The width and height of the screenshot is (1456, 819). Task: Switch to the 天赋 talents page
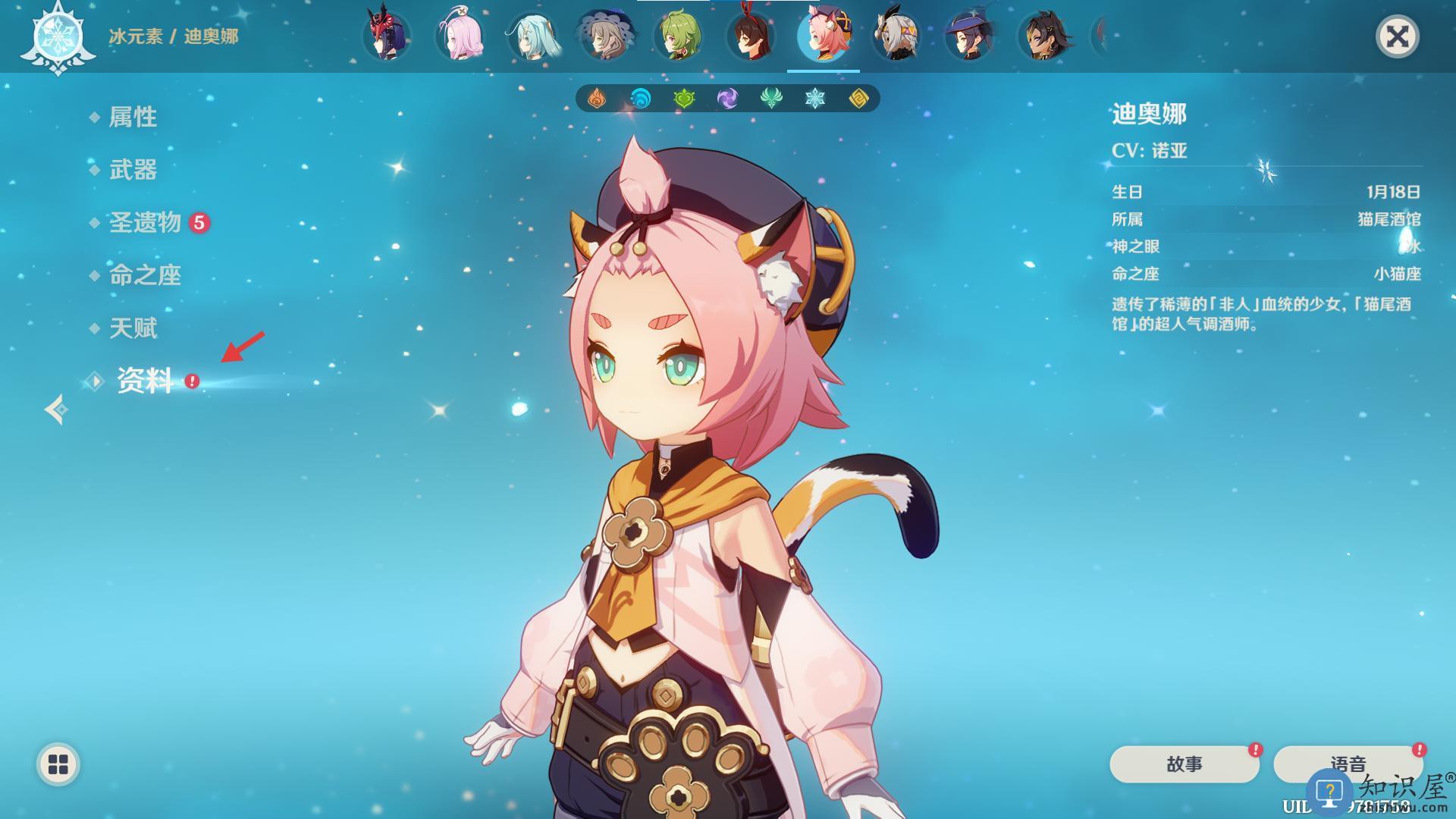point(133,328)
